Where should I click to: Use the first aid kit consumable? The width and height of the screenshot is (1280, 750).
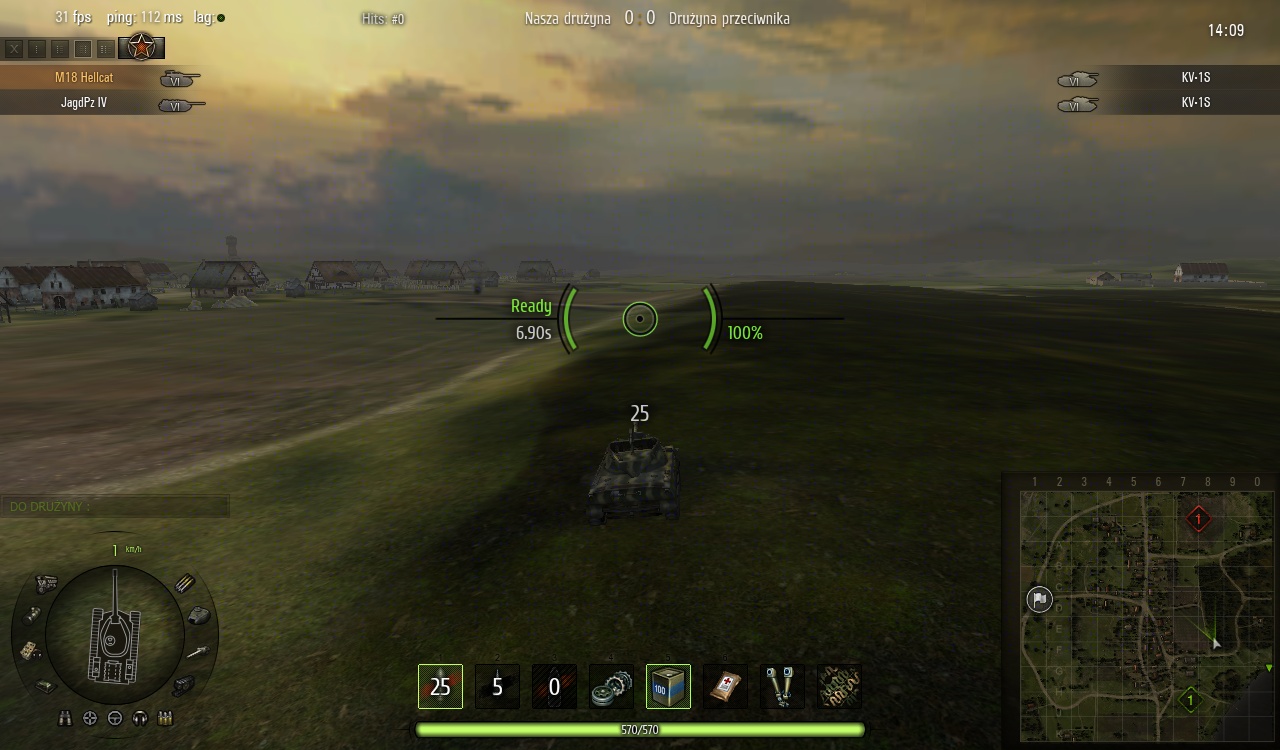pyautogui.click(x=725, y=687)
